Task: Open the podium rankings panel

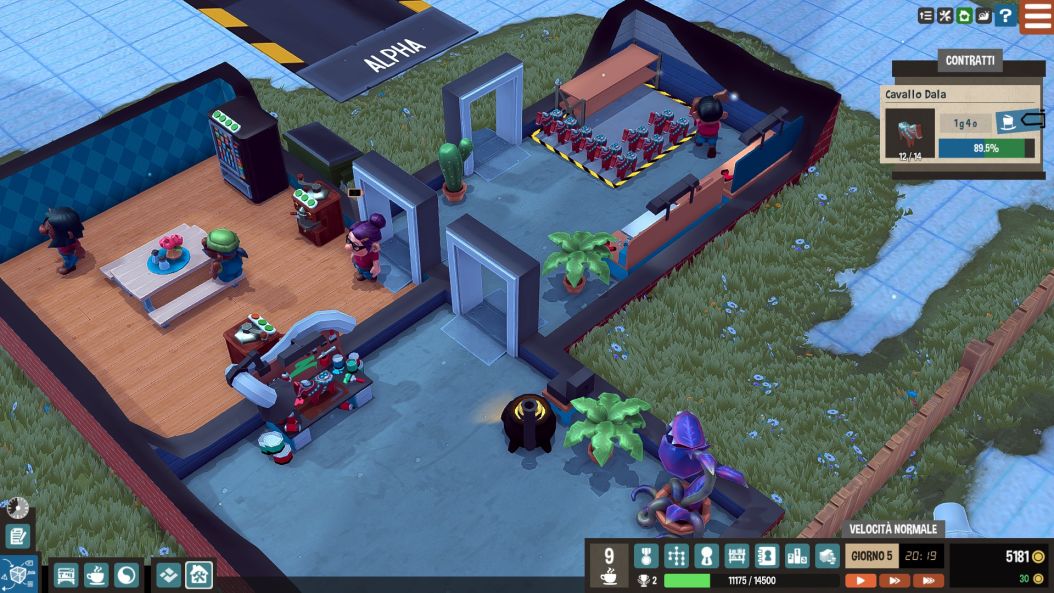Action: [797, 556]
